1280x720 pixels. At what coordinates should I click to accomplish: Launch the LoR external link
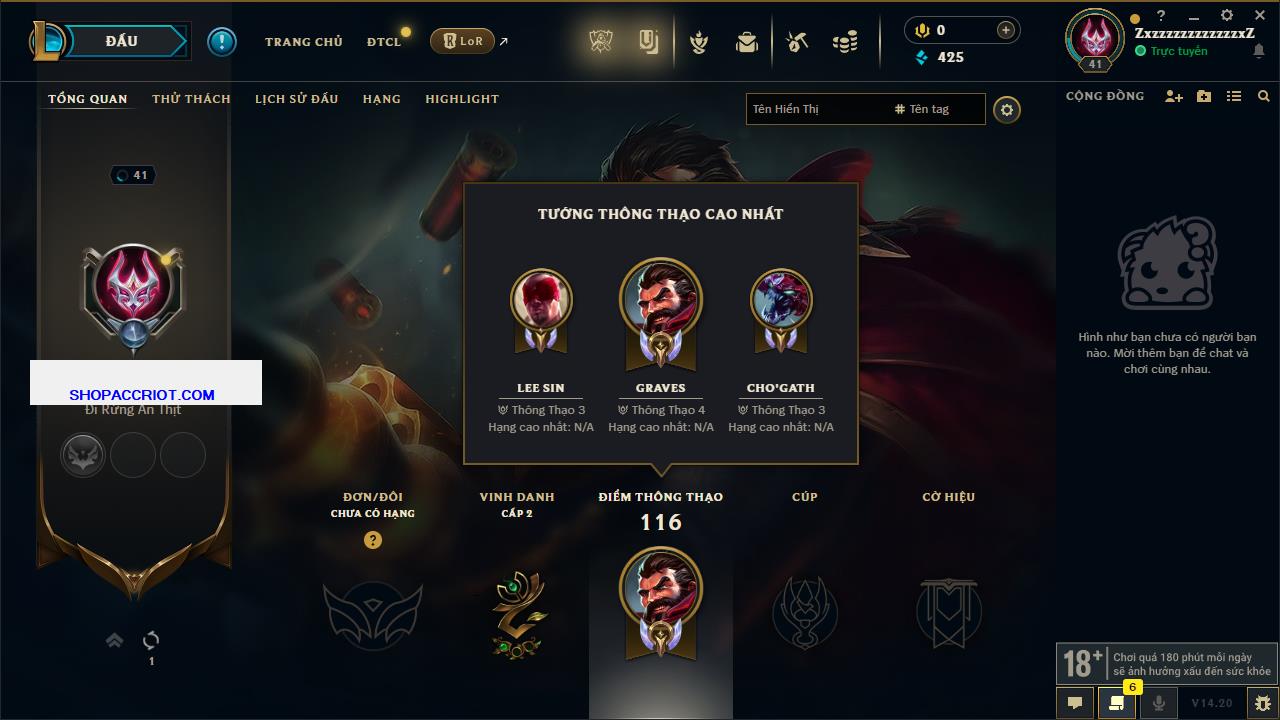point(463,41)
